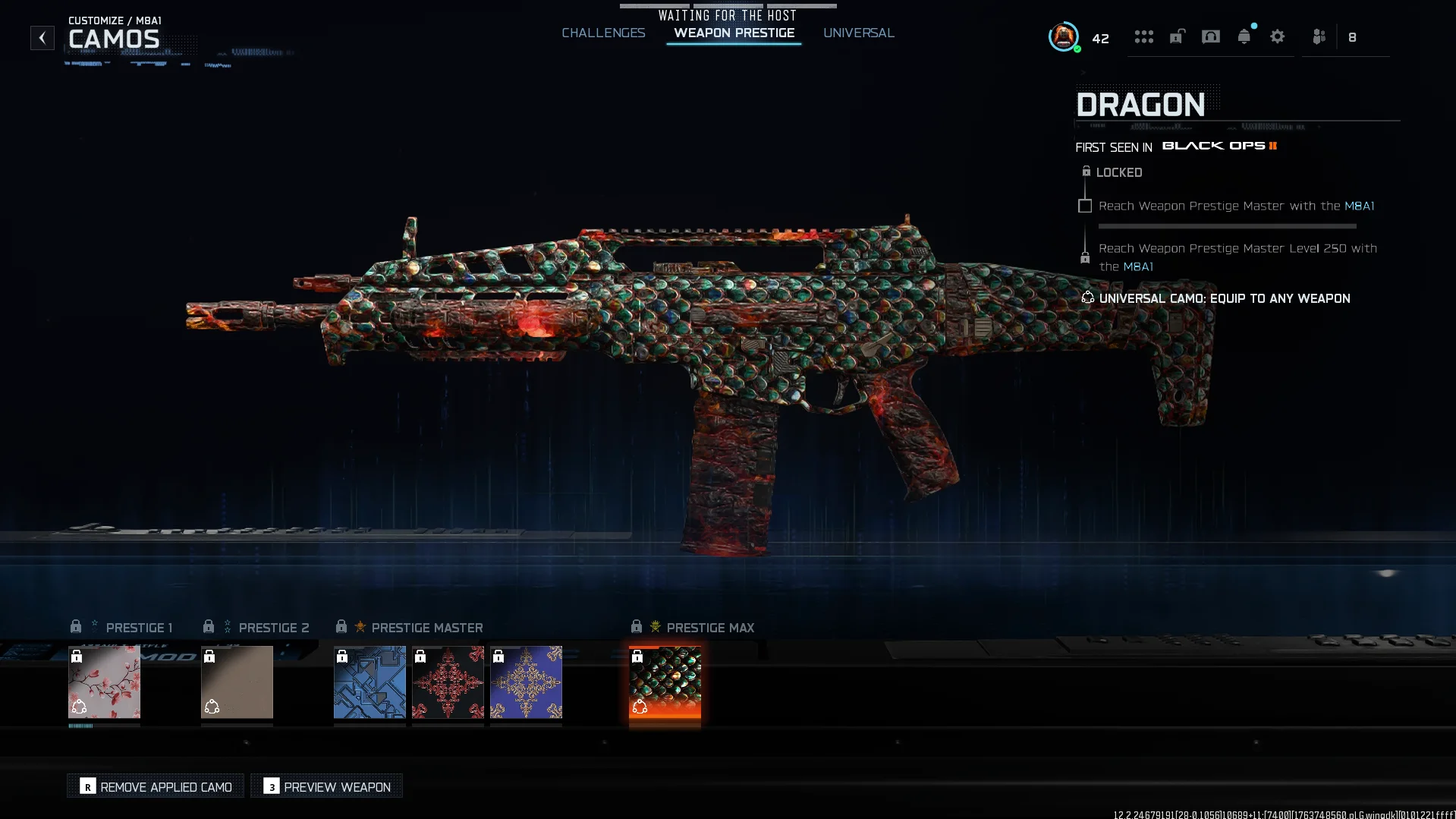Viewport: 1456px width, 819px height.
Task: Choose the plain tan Prestige 2 camo
Action: click(237, 682)
